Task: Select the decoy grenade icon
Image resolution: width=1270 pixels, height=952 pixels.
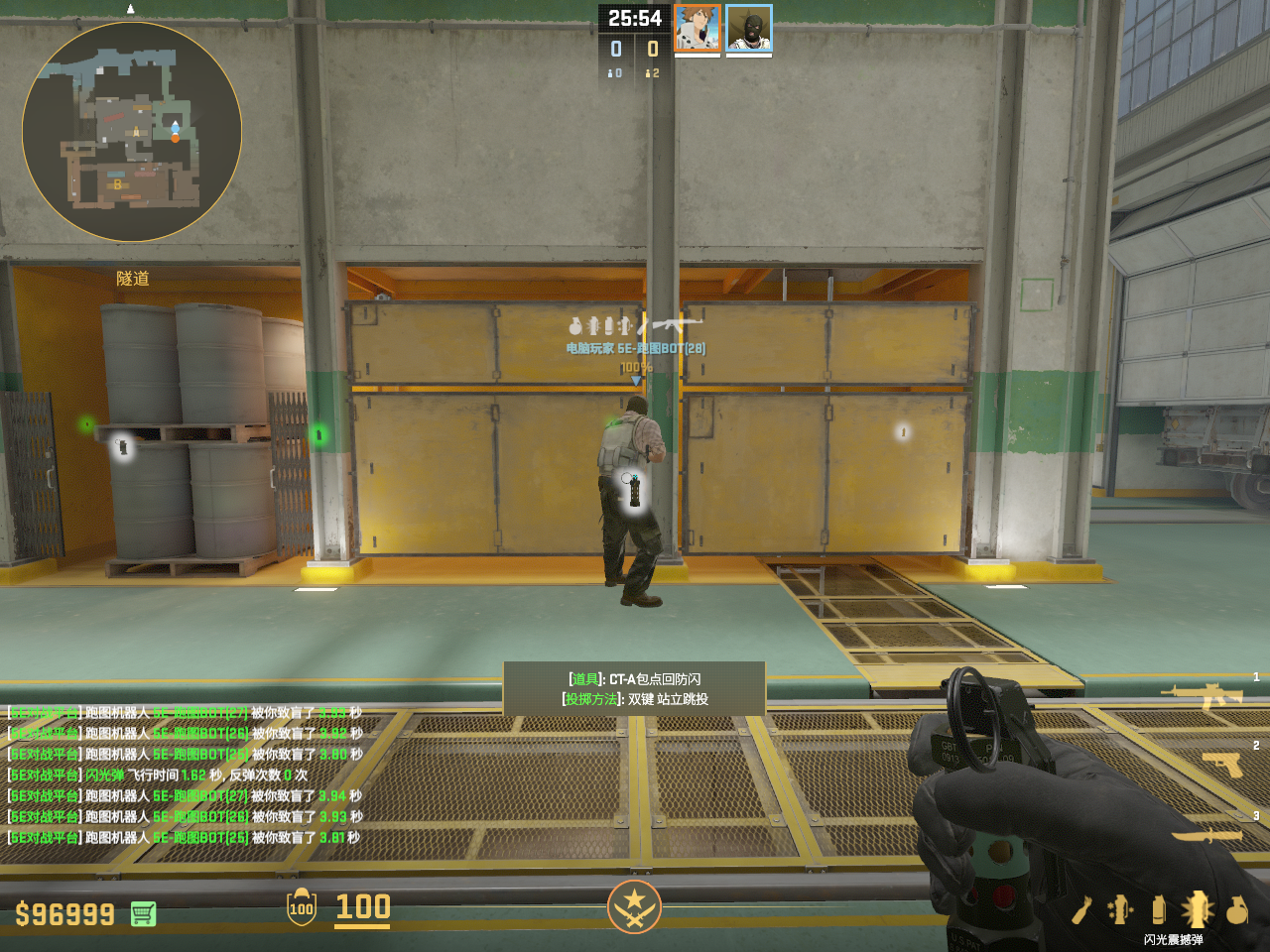Action: click(x=1120, y=909)
